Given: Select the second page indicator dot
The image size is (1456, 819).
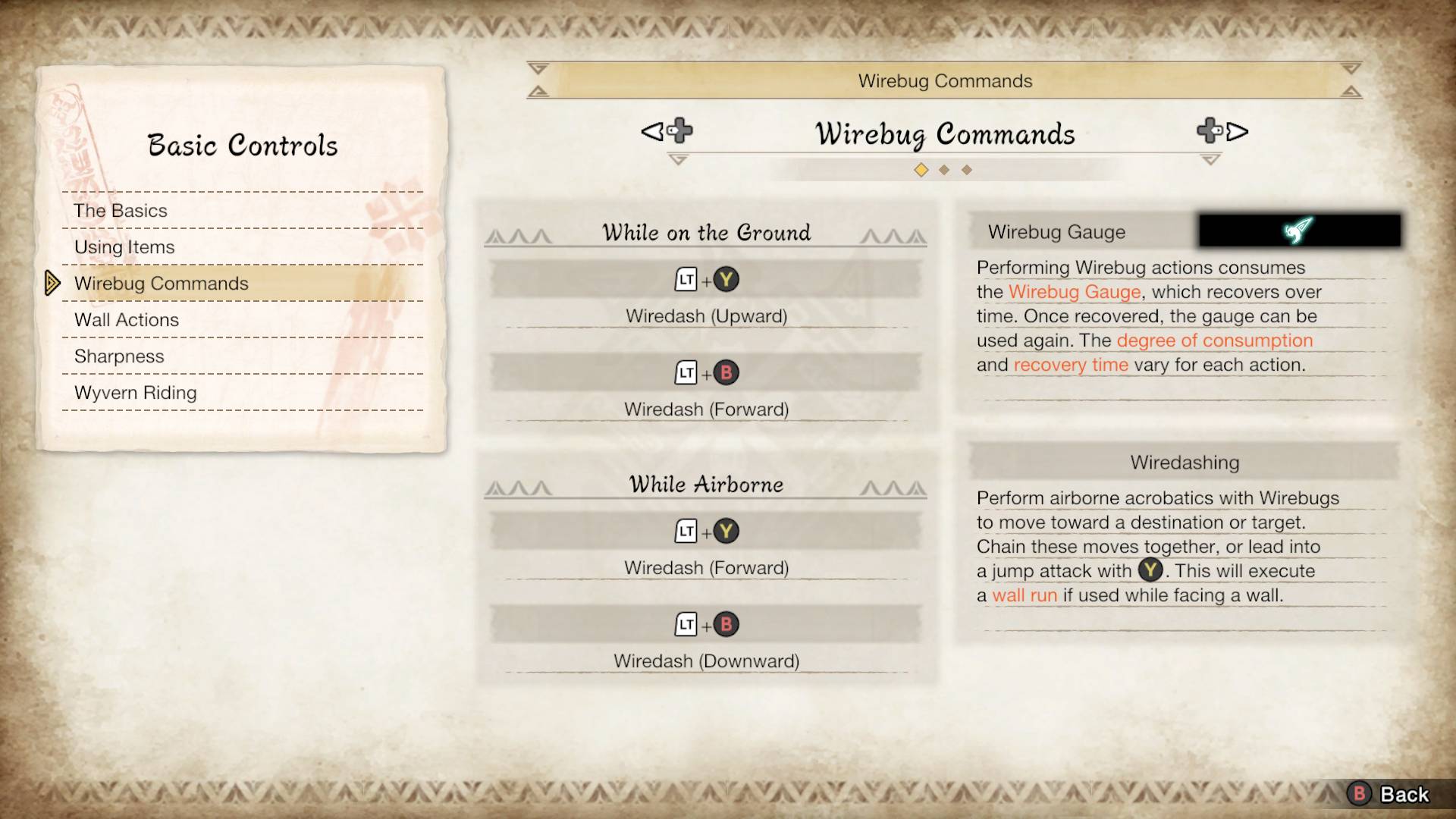Looking at the screenshot, I should point(944,170).
